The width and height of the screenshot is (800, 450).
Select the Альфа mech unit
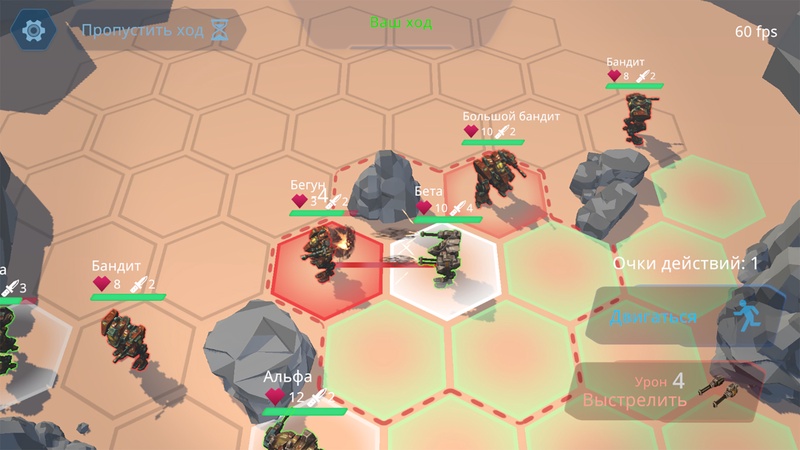click(x=291, y=430)
